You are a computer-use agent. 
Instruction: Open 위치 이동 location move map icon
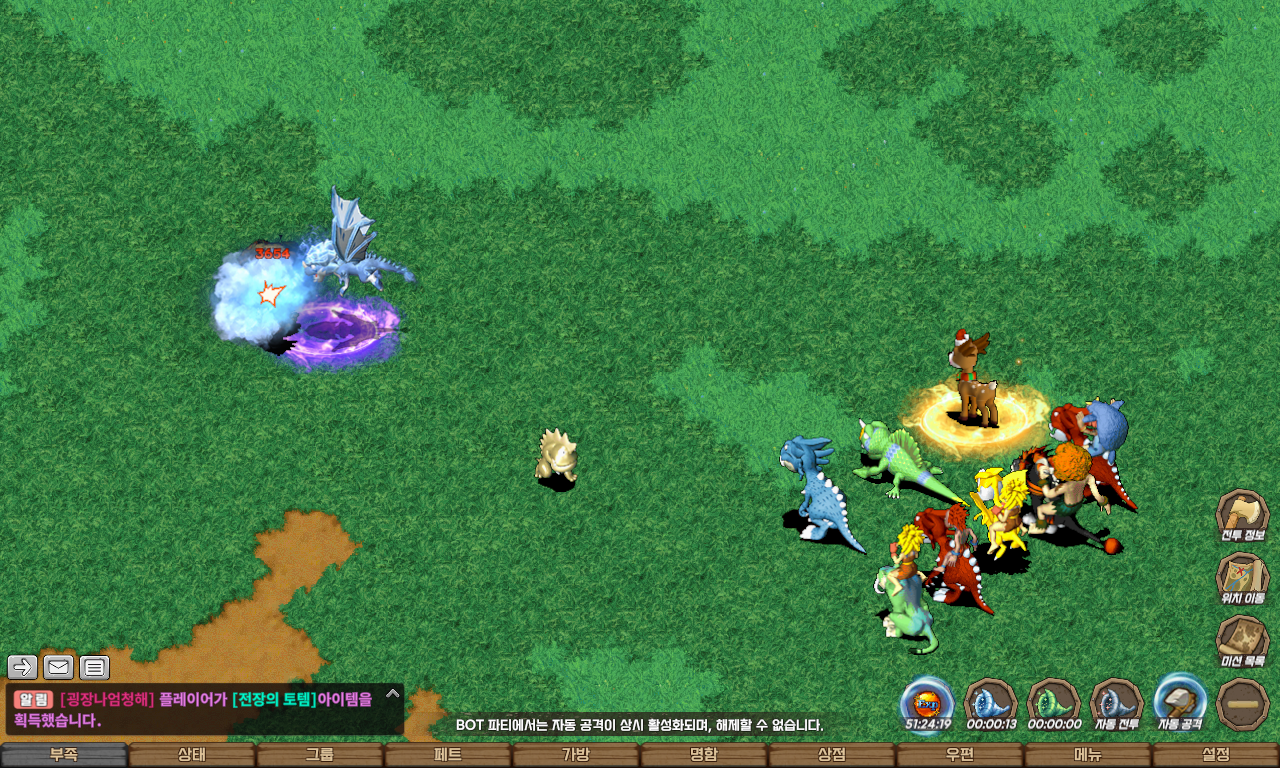tap(1242, 578)
